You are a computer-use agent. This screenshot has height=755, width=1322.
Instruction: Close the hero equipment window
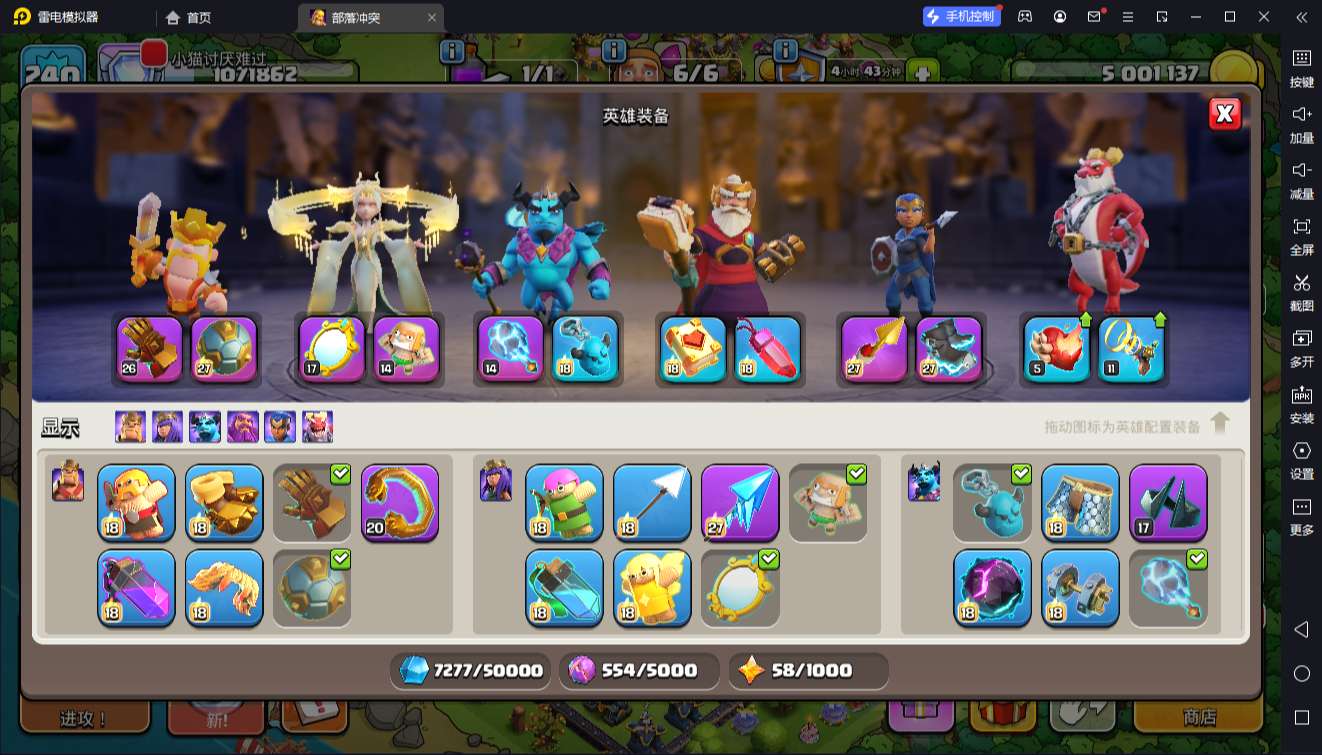[x=1224, y=114]
